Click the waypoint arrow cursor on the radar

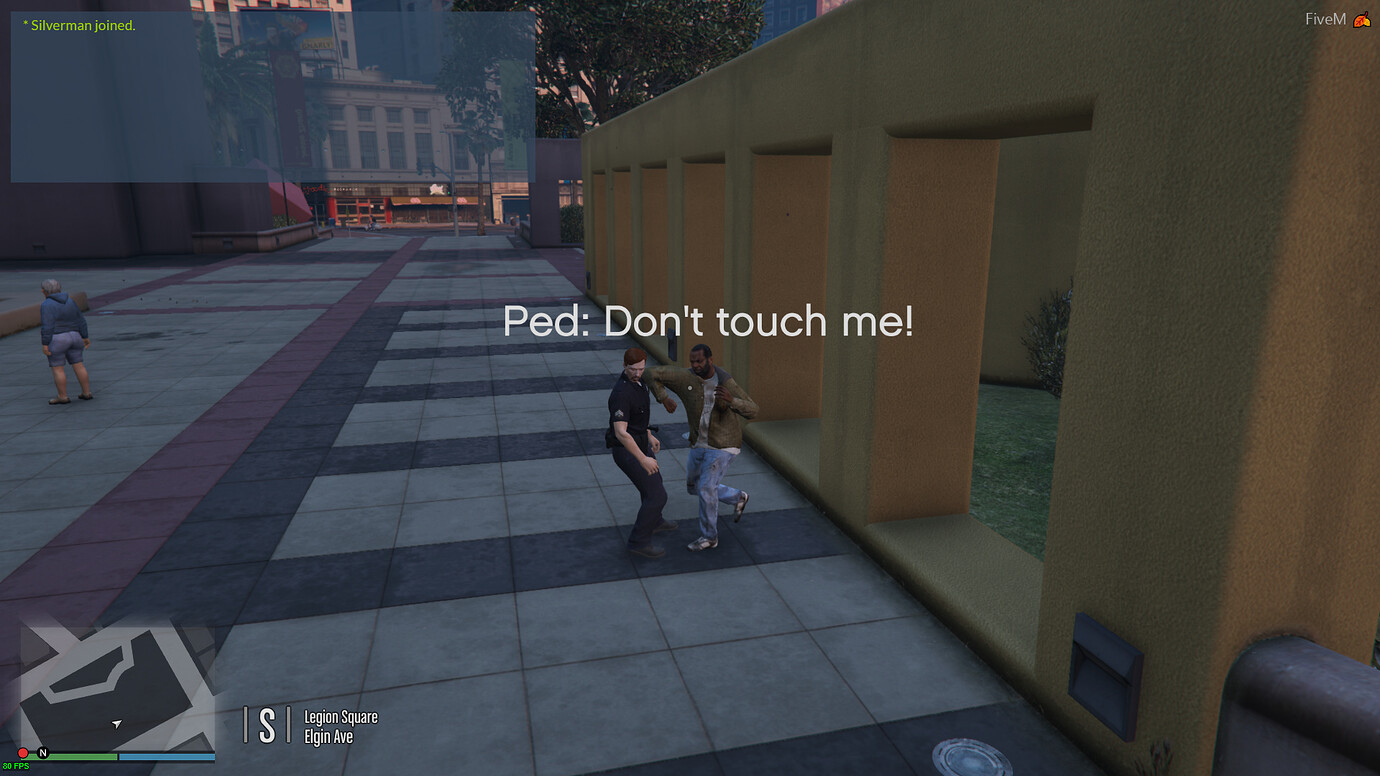115,722
